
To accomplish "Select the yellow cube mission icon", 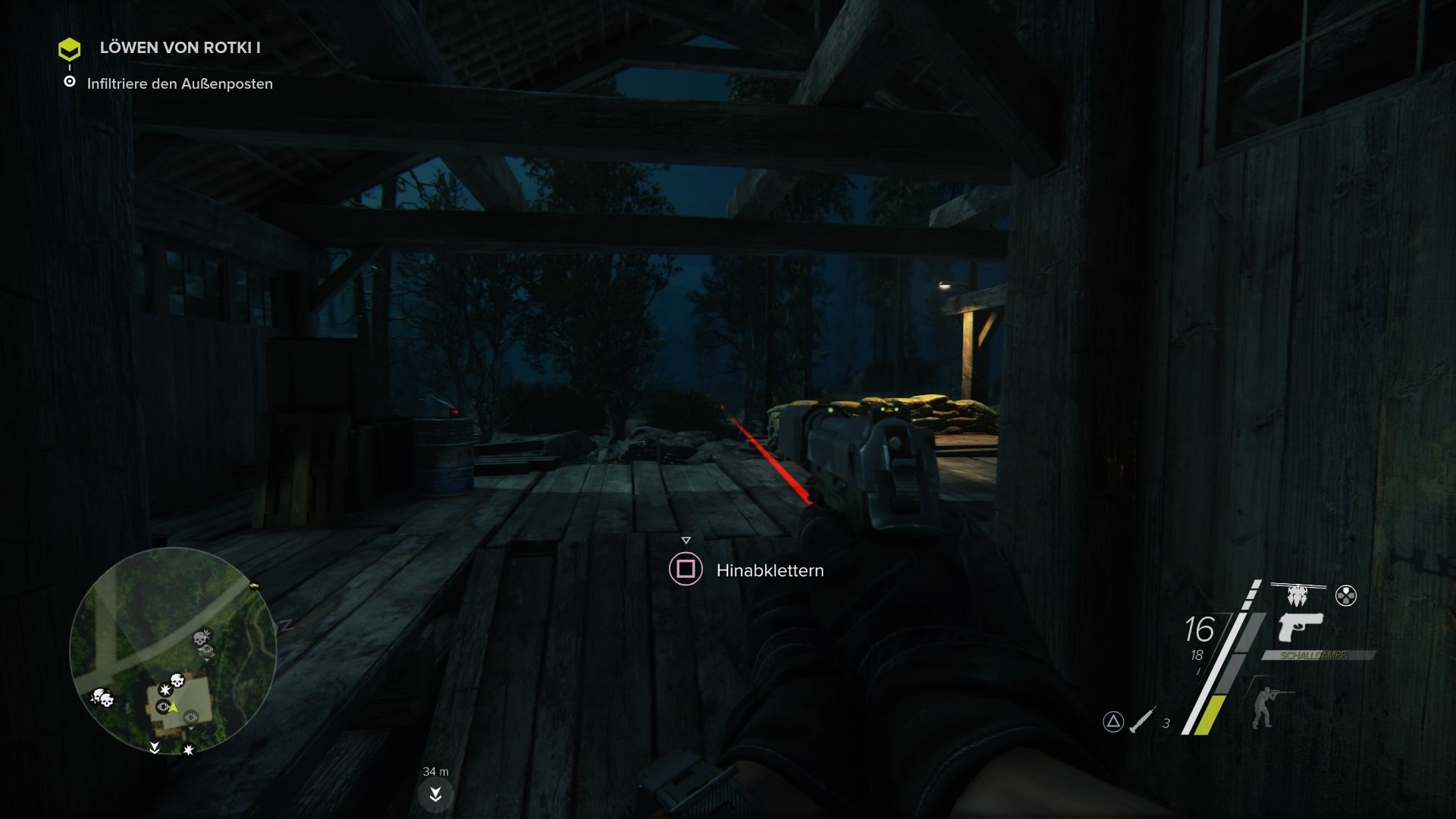I will tap(71, 49).
